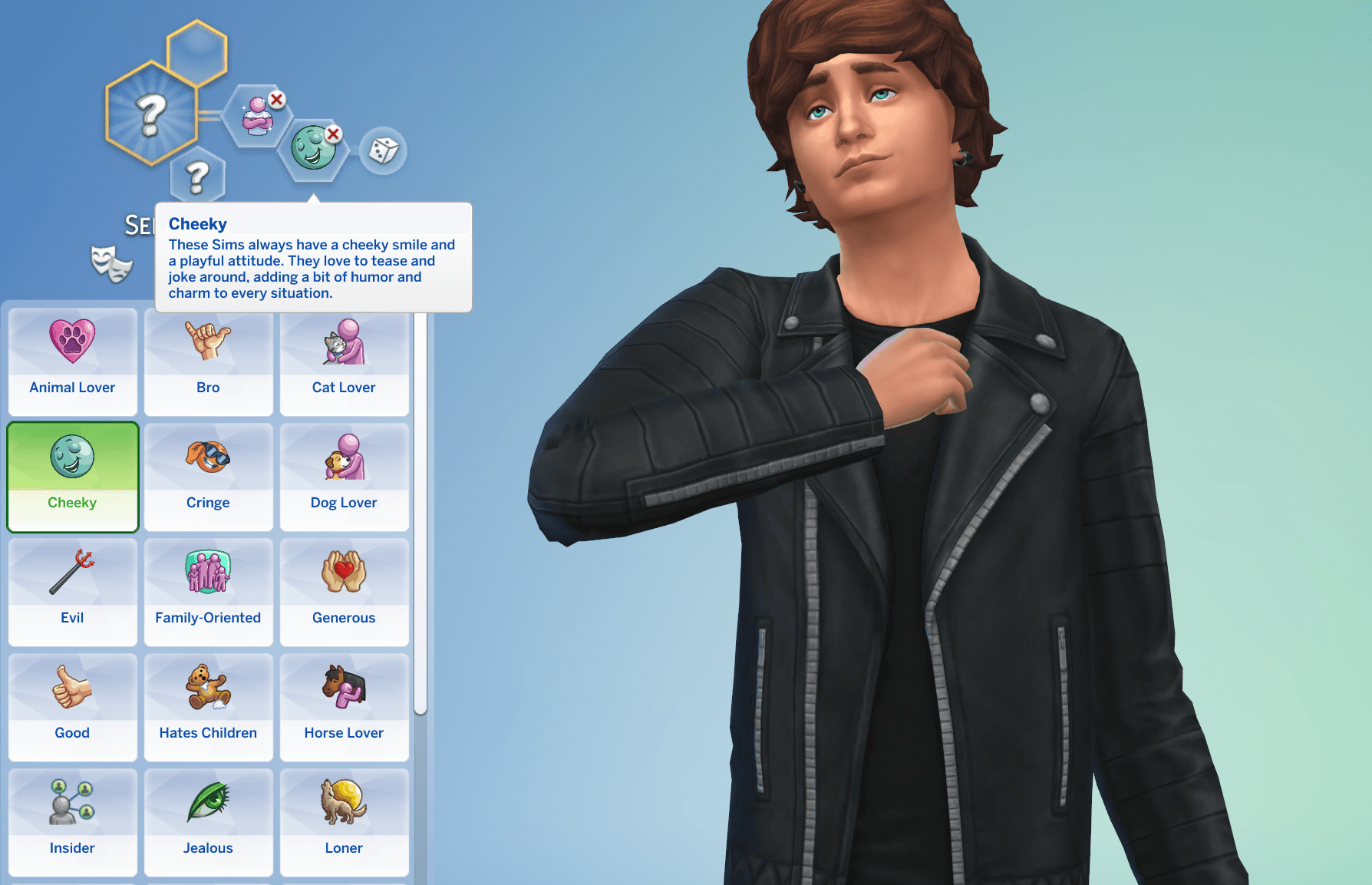
Task: Remove the first assigned trait slot
Action: (x=277, y=101)
